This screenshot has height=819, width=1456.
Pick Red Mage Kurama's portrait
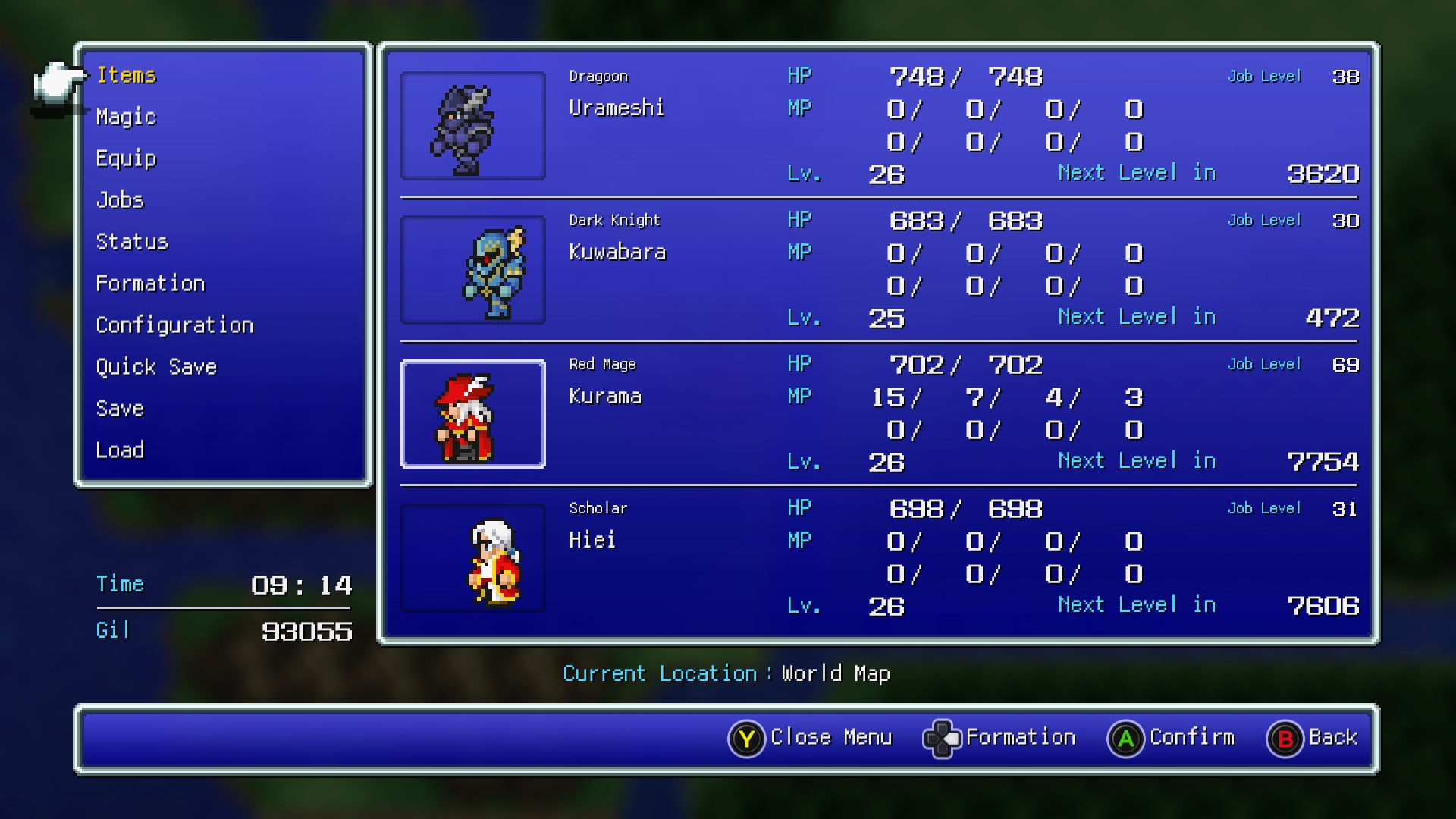472,414
